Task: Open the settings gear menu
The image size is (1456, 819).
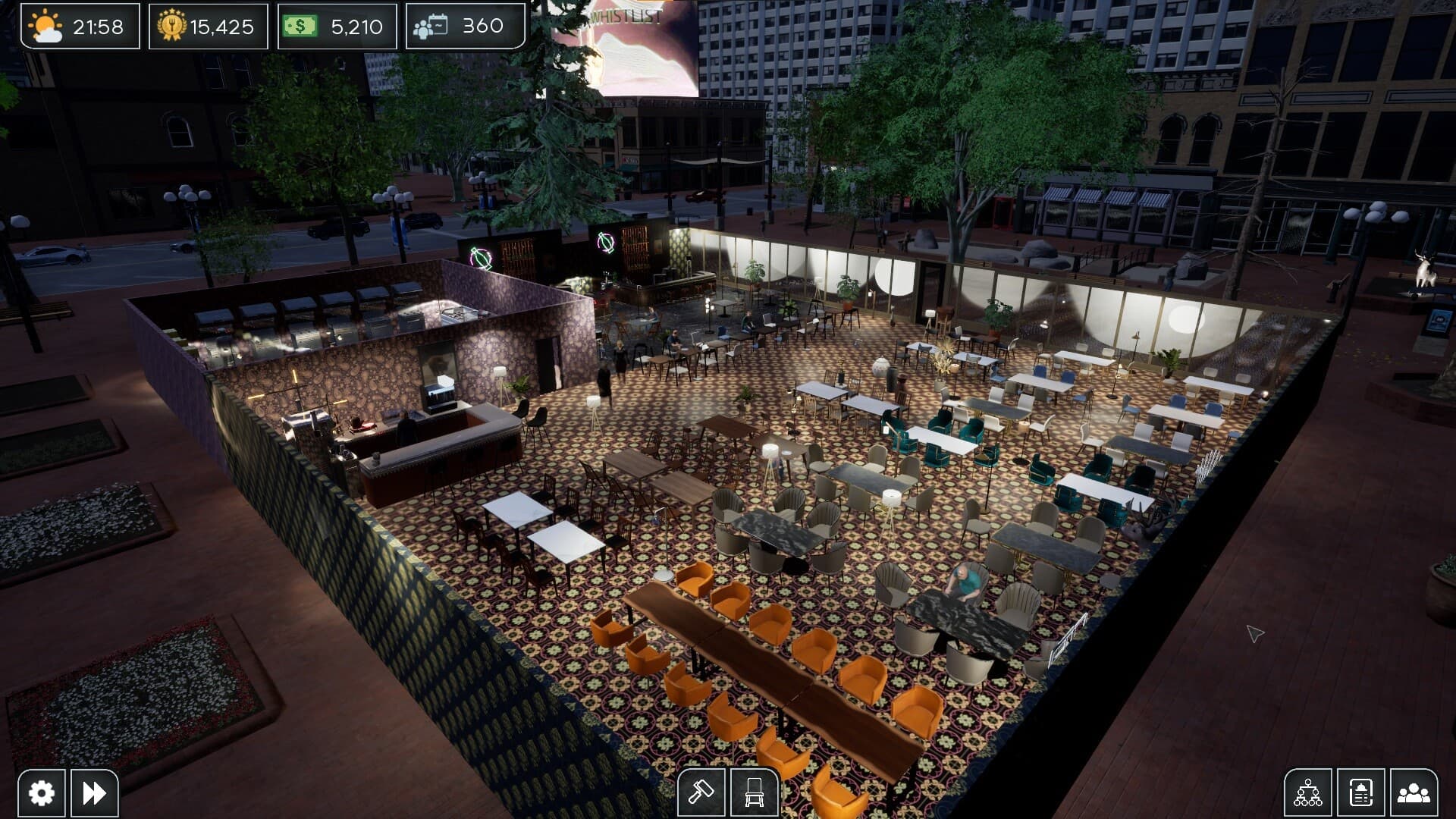Action: tap(40, 791)
